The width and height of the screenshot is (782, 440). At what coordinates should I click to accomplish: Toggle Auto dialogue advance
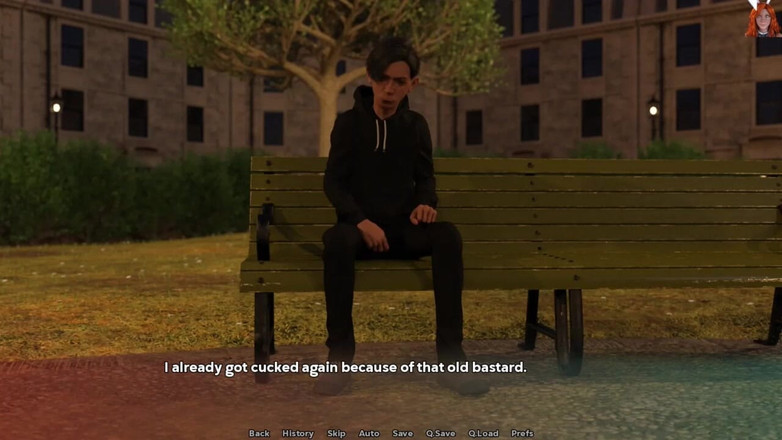click(x=369, y=433)
